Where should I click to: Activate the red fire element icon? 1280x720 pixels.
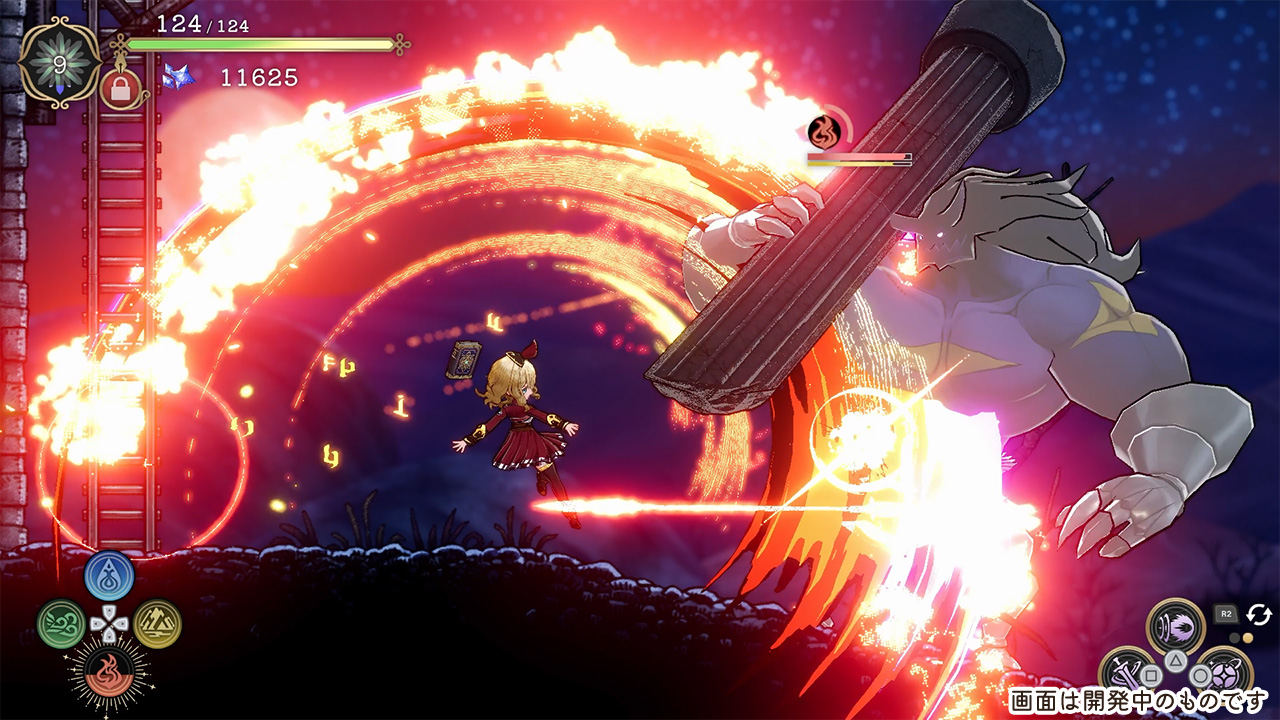[x=109, y=671]
